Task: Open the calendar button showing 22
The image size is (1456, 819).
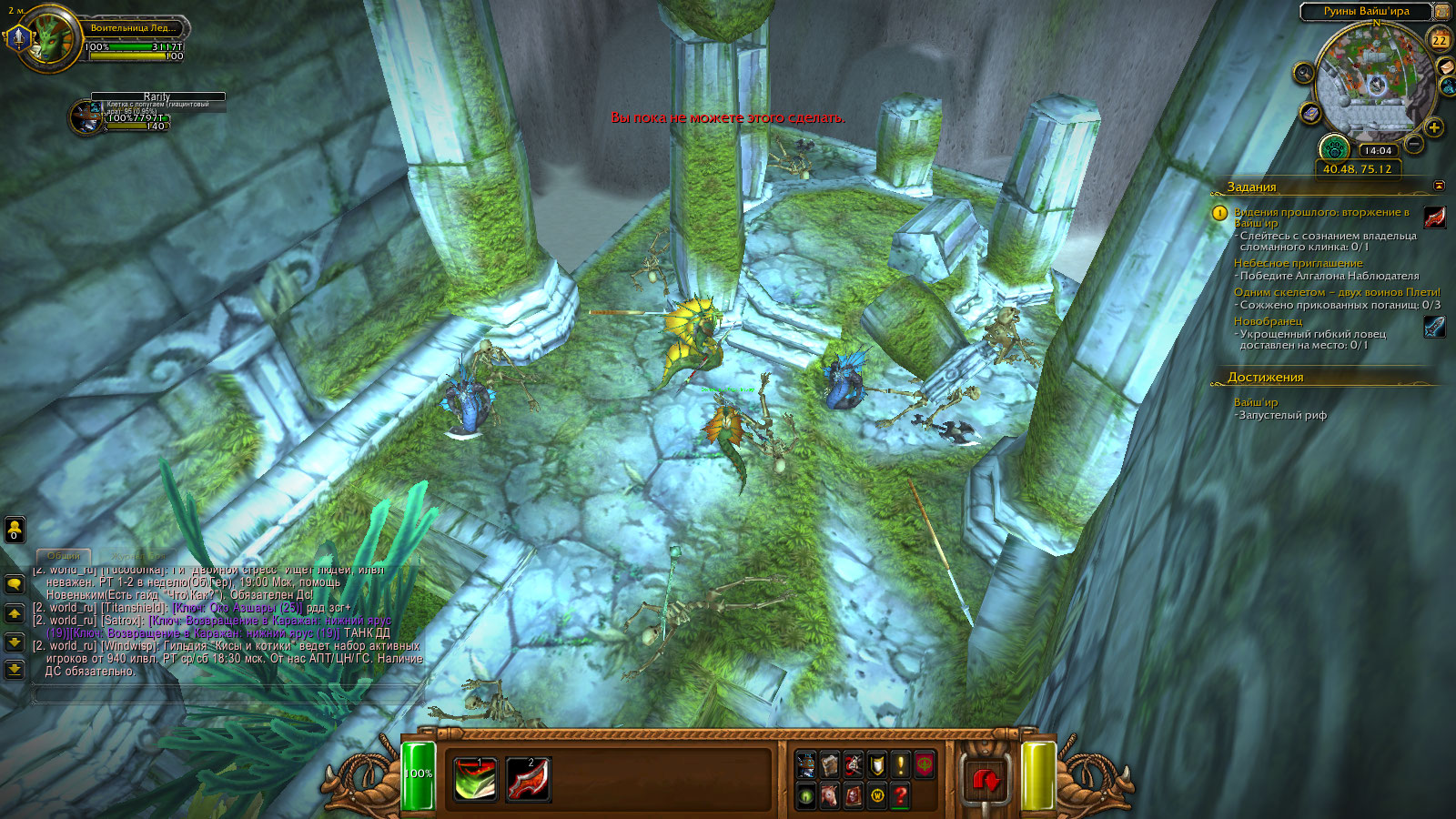Action: click(x=1440, y=40)
